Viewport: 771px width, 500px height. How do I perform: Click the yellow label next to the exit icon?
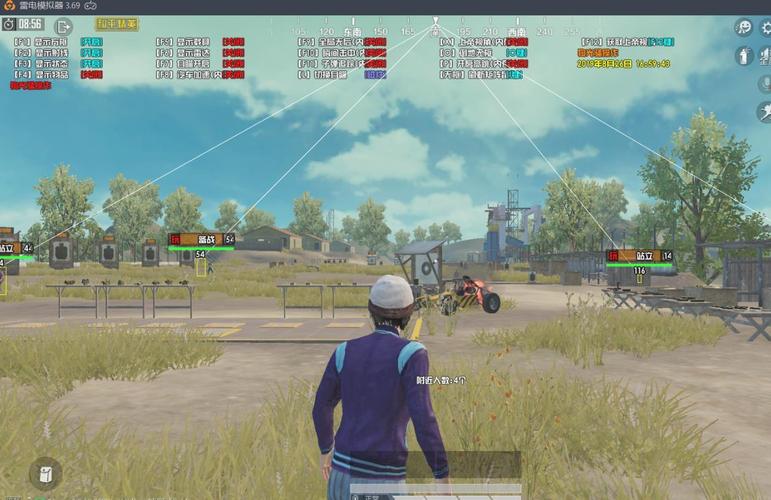tap(117, 23)
